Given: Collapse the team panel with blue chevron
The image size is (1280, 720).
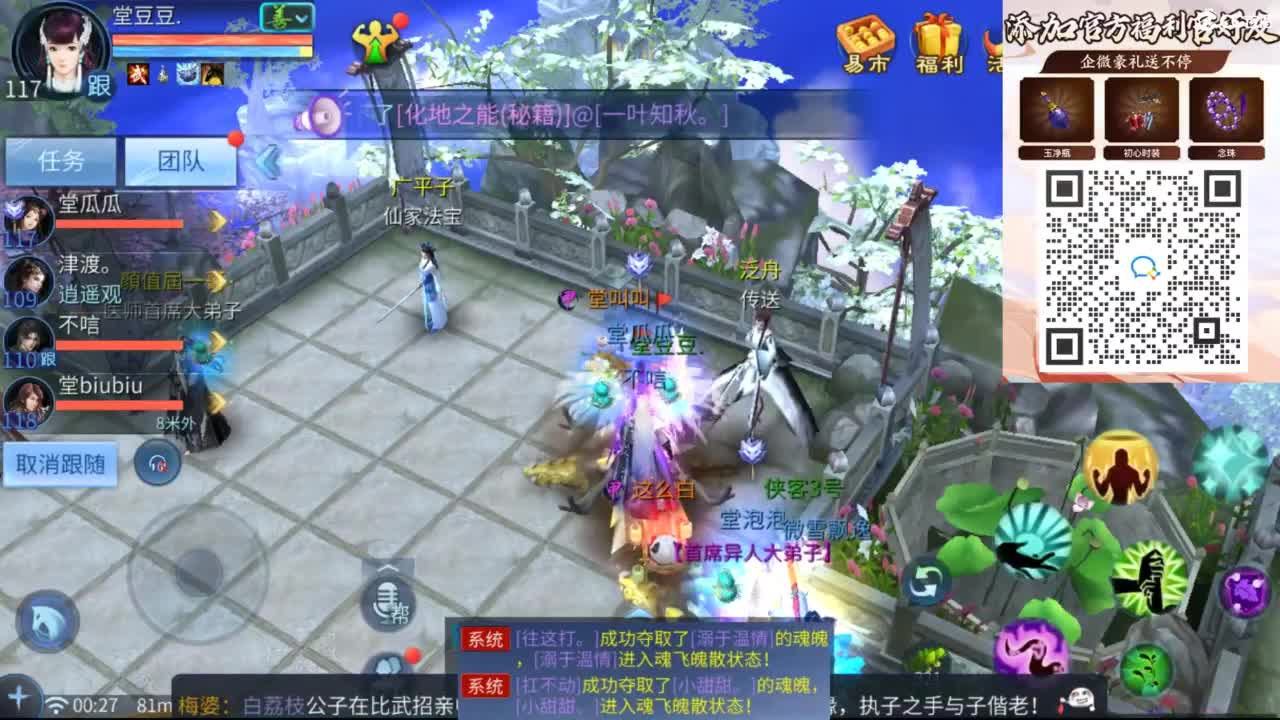Looking at the screenshot, I should coord(268,163).
